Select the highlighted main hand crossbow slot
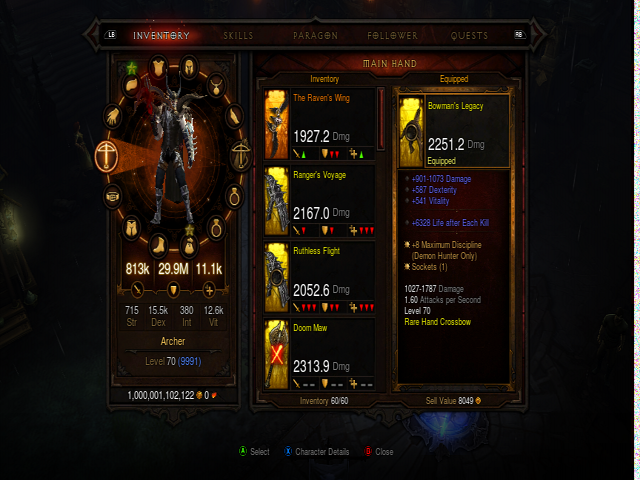This screenshot has height=480, width=640. [x=107, y=154]
